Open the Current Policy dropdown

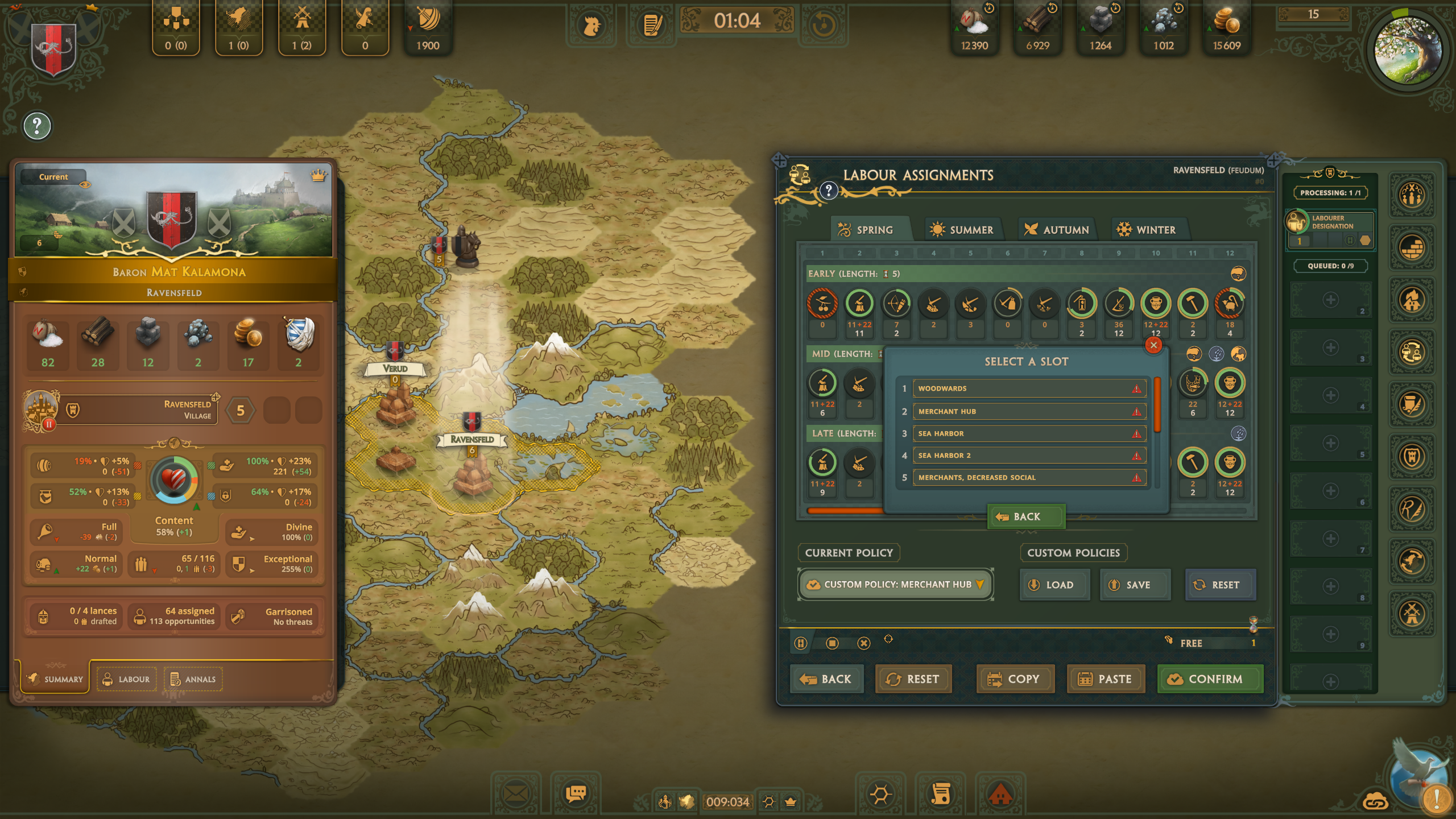(x=896, y=585)
